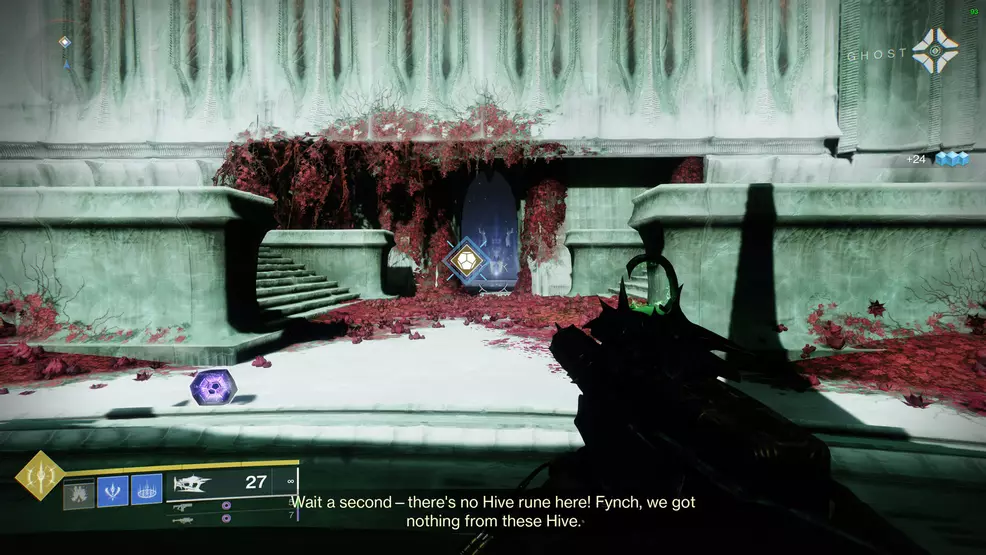Select the purple engram marker
Screen dimensions: 986x555
(x=213, y=387)
